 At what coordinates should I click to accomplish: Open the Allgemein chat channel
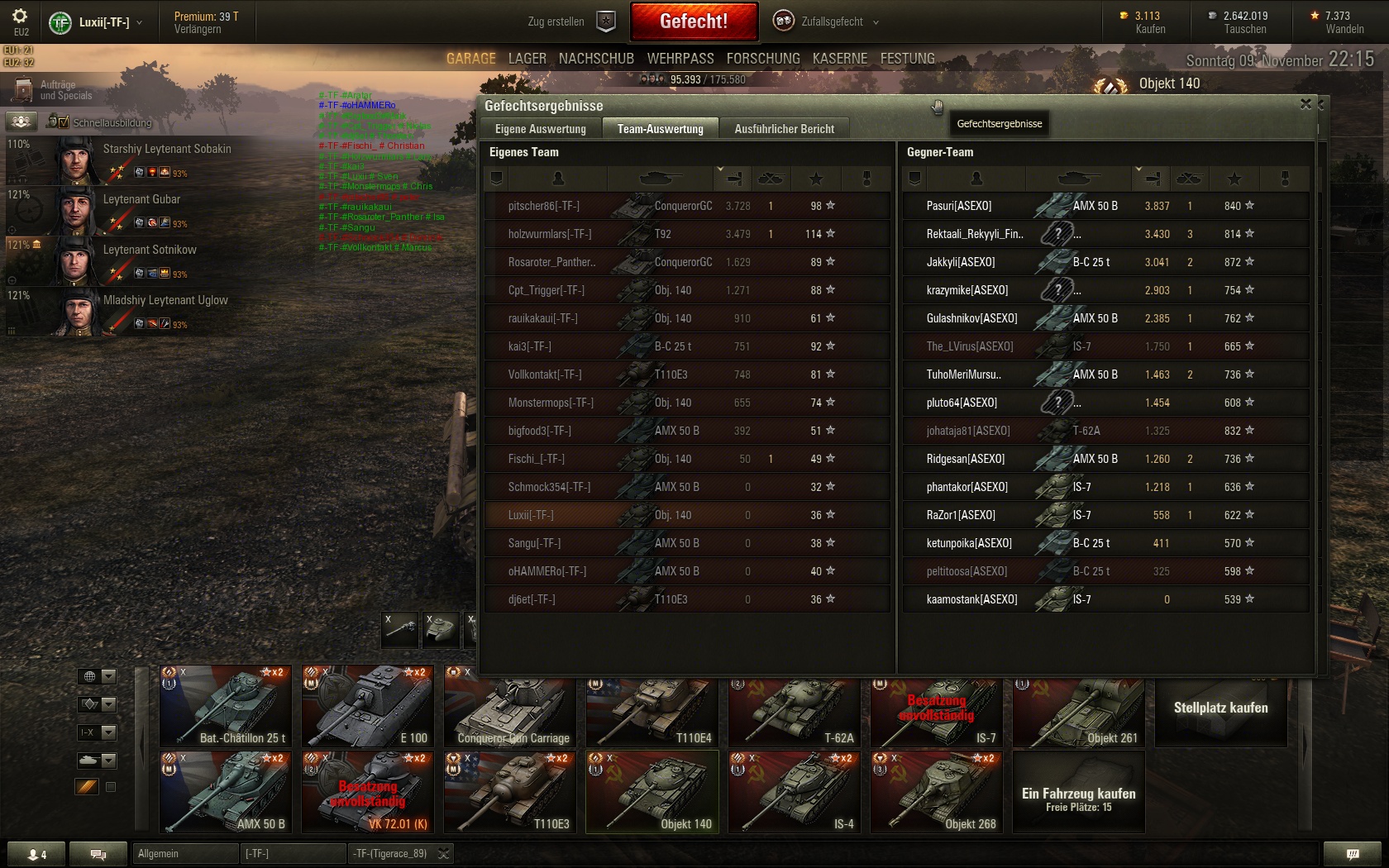click(184, 853)
